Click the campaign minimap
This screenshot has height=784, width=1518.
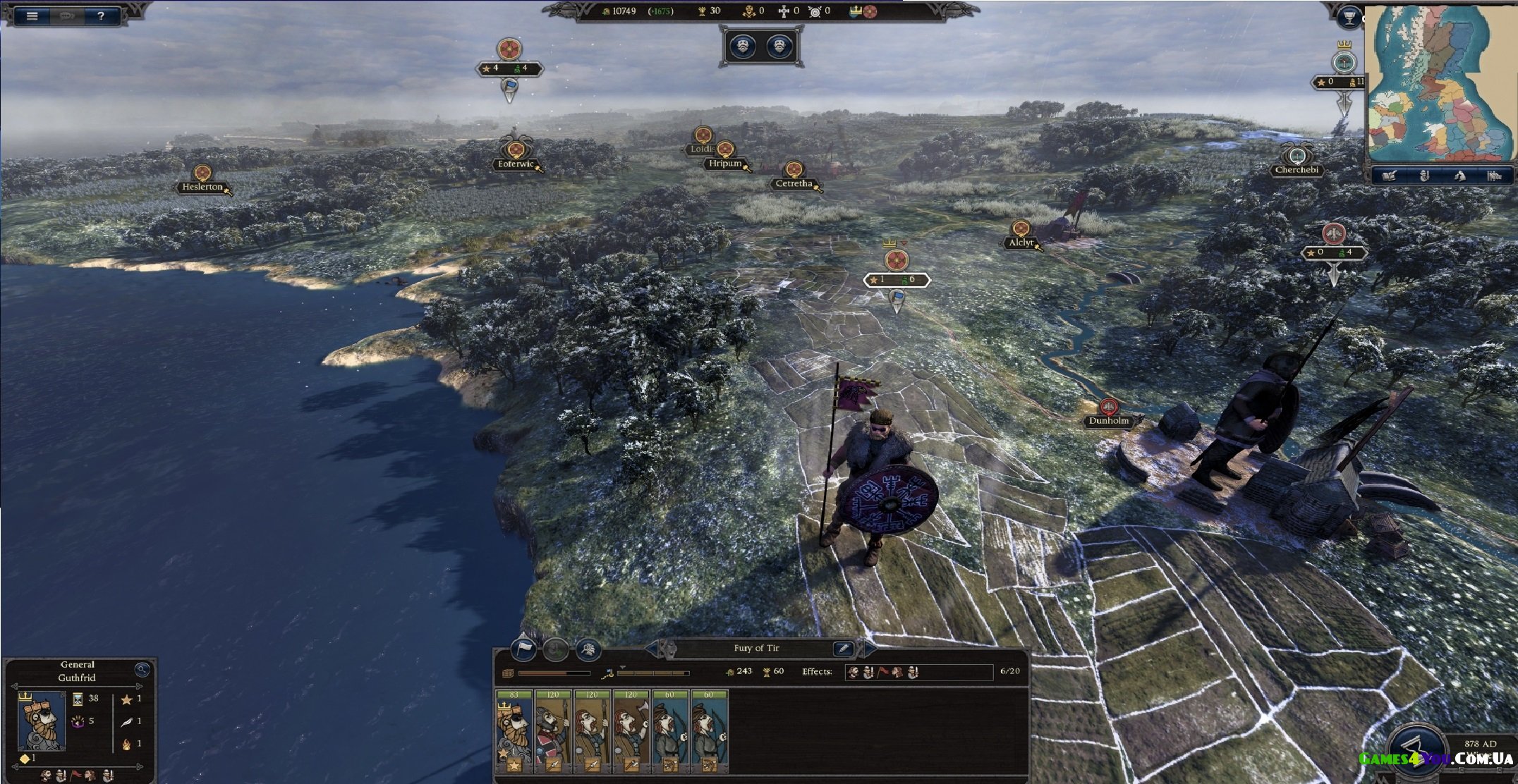click(x=1440, y=85)
